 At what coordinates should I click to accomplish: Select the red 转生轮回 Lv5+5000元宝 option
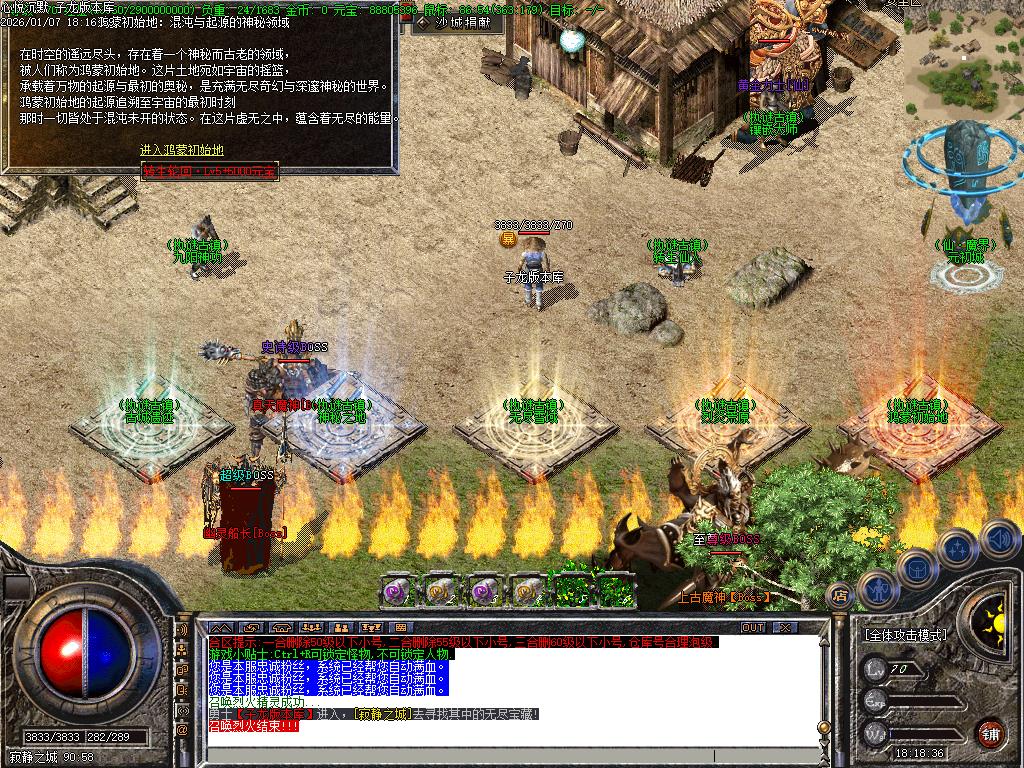pyautogui.click(x=209, y=171)
